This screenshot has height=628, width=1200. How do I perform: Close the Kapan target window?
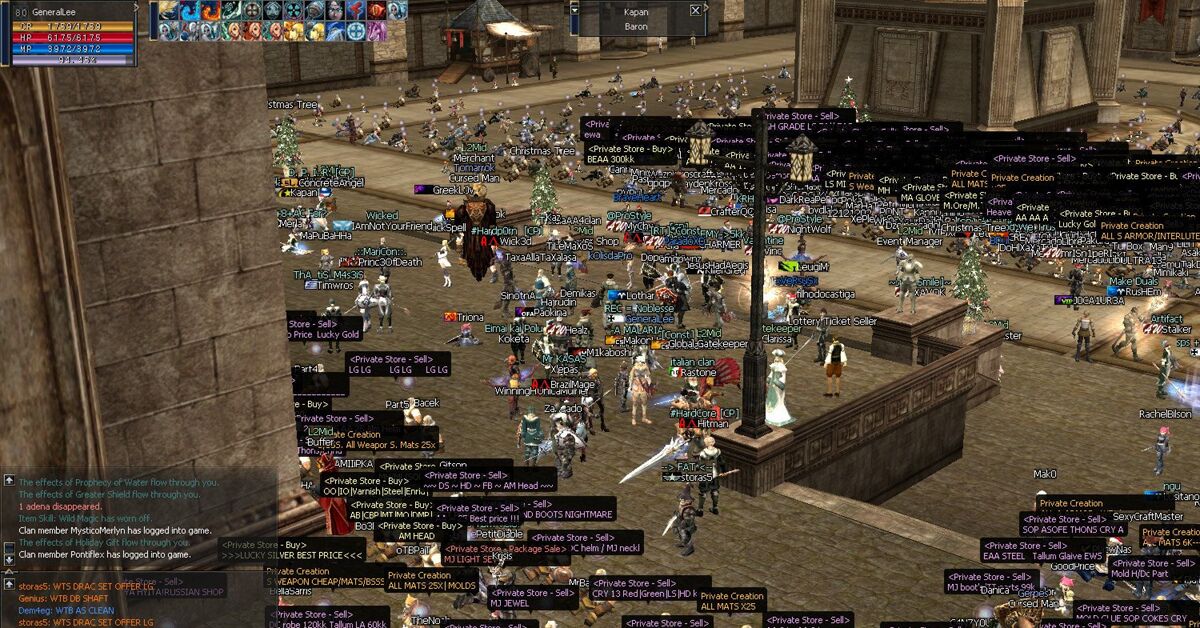click(x=696, y=10)
